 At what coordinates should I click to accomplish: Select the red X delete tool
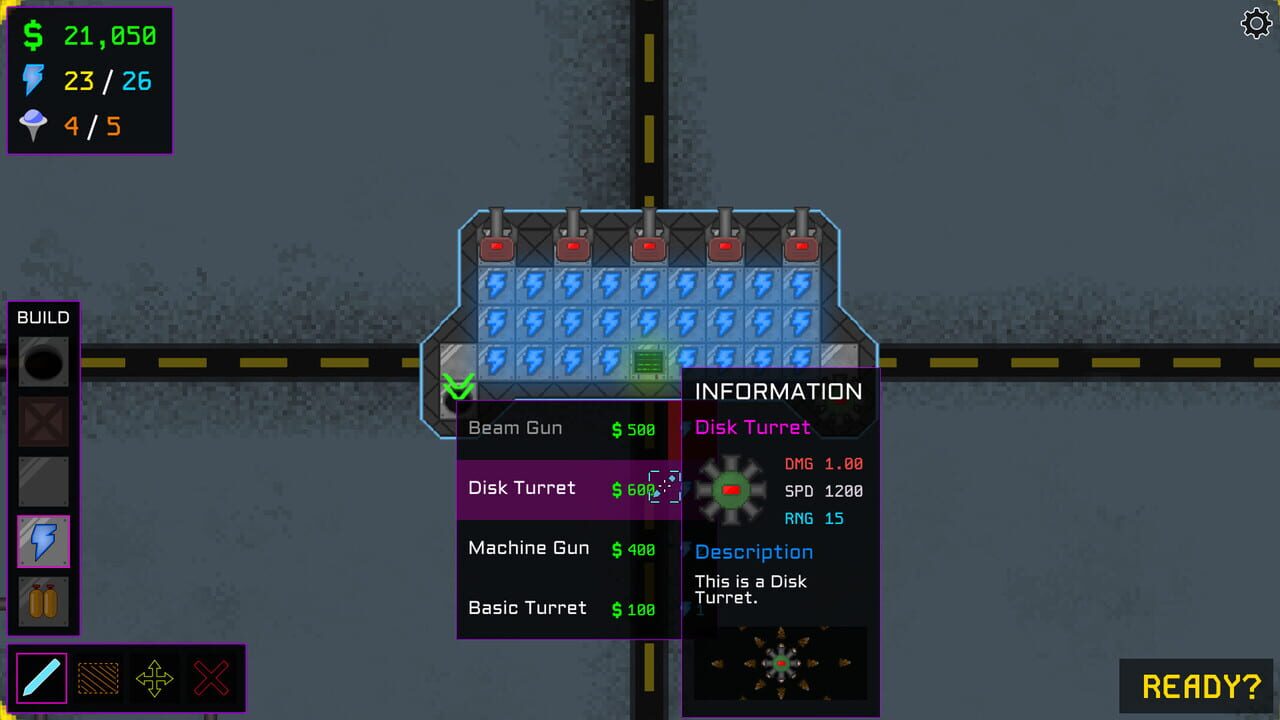pos(213,677)
